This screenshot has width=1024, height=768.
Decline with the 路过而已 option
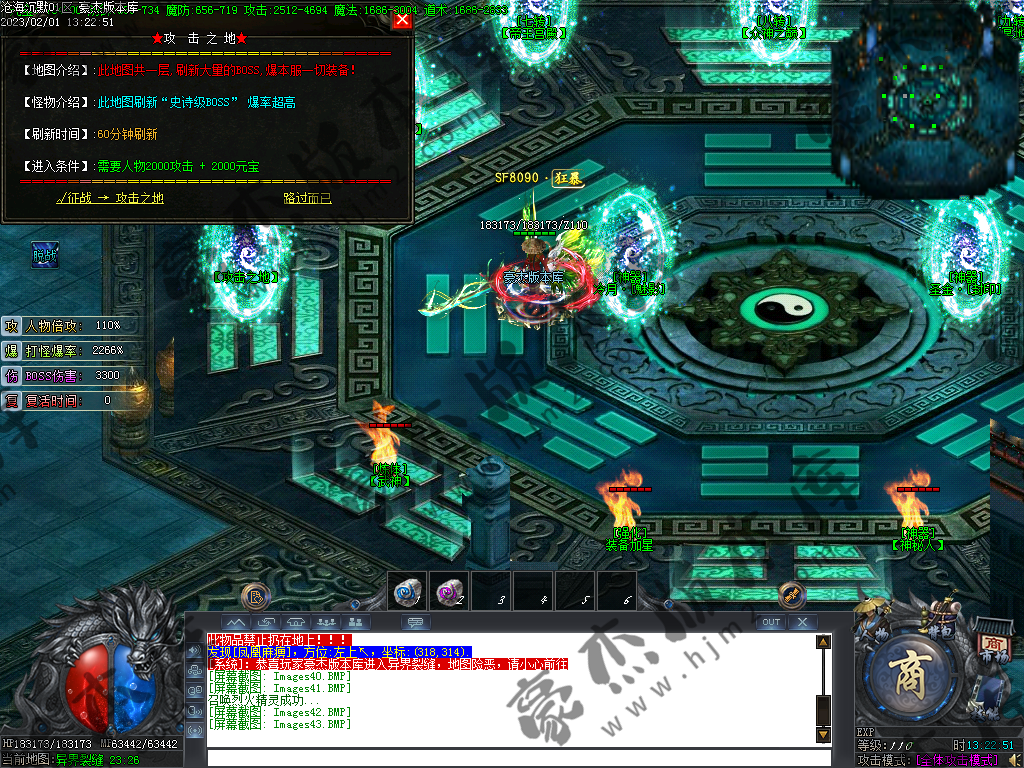pyautogui.click(x=307, y=198)
